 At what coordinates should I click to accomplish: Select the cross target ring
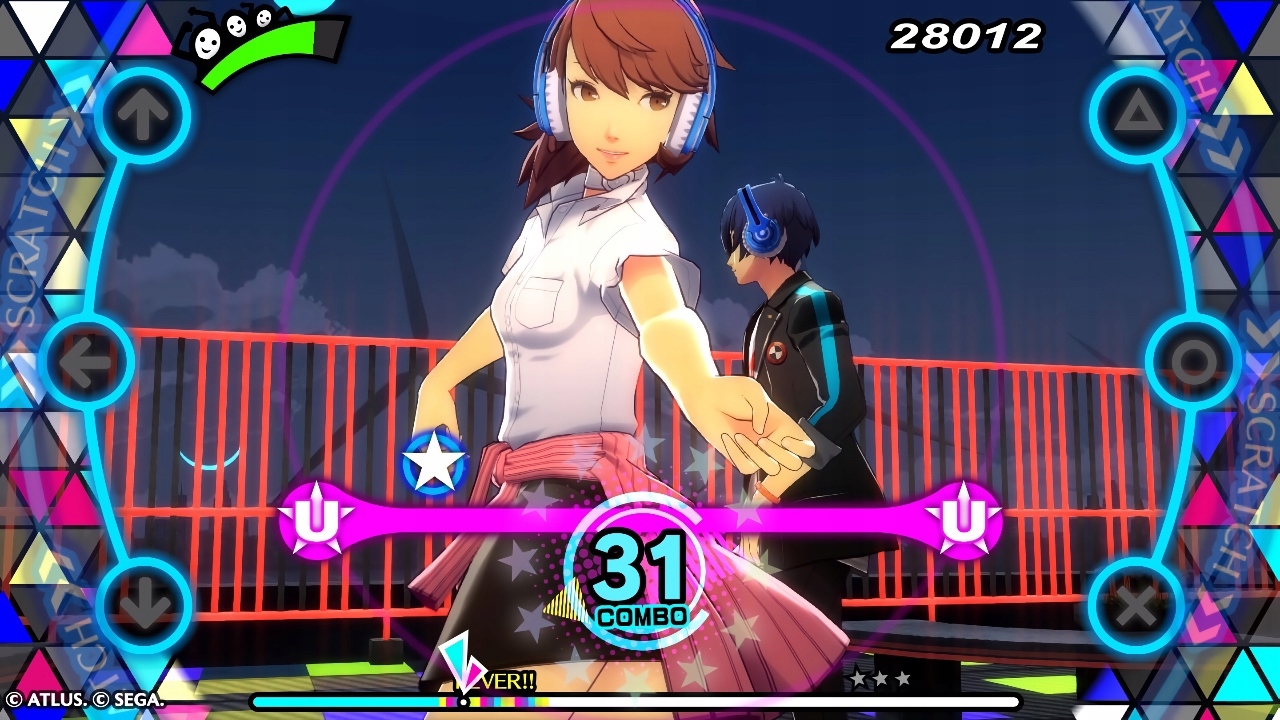coord(1137,606)
